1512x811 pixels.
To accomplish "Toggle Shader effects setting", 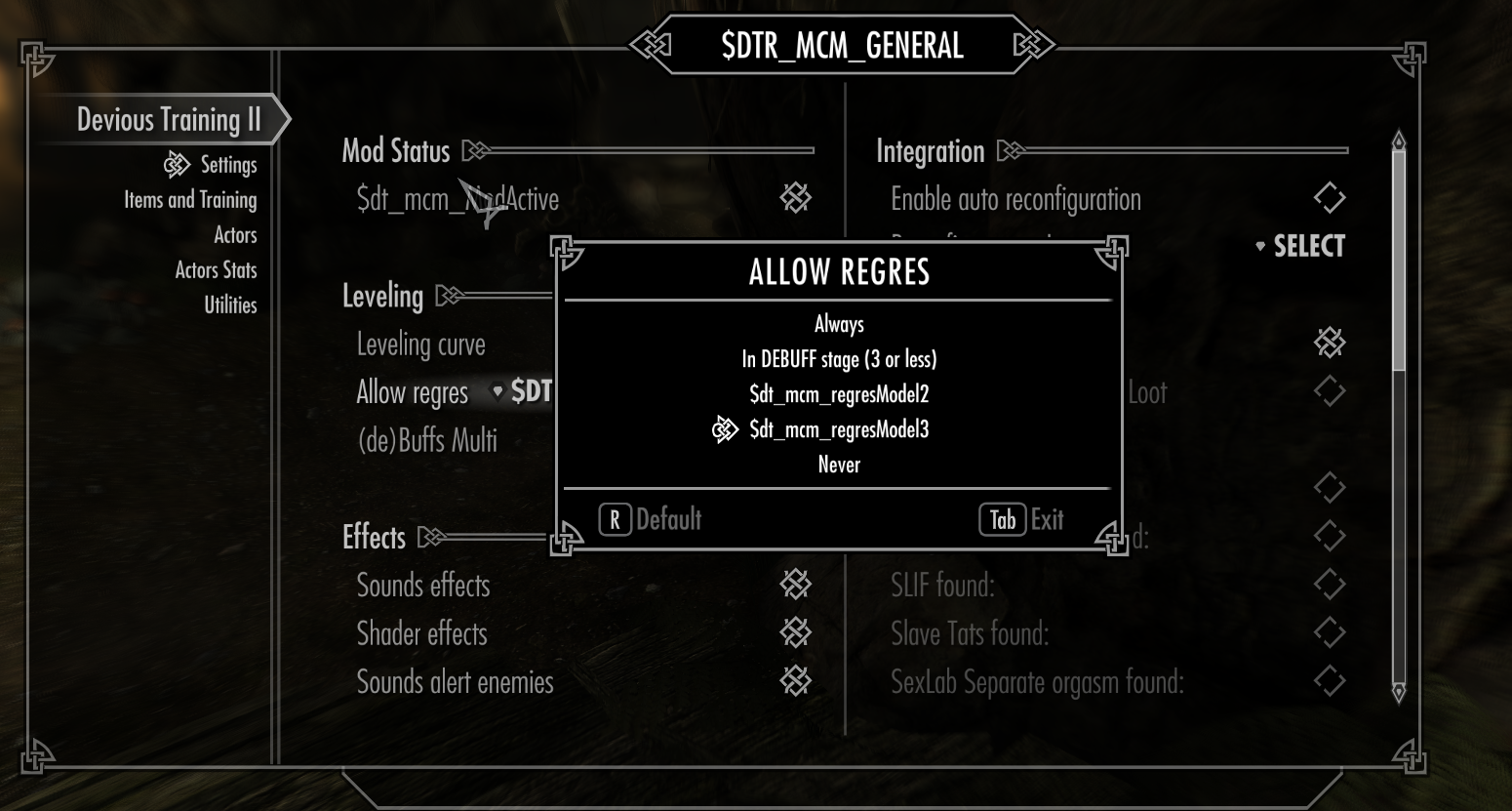I will (x=795, y=633).
